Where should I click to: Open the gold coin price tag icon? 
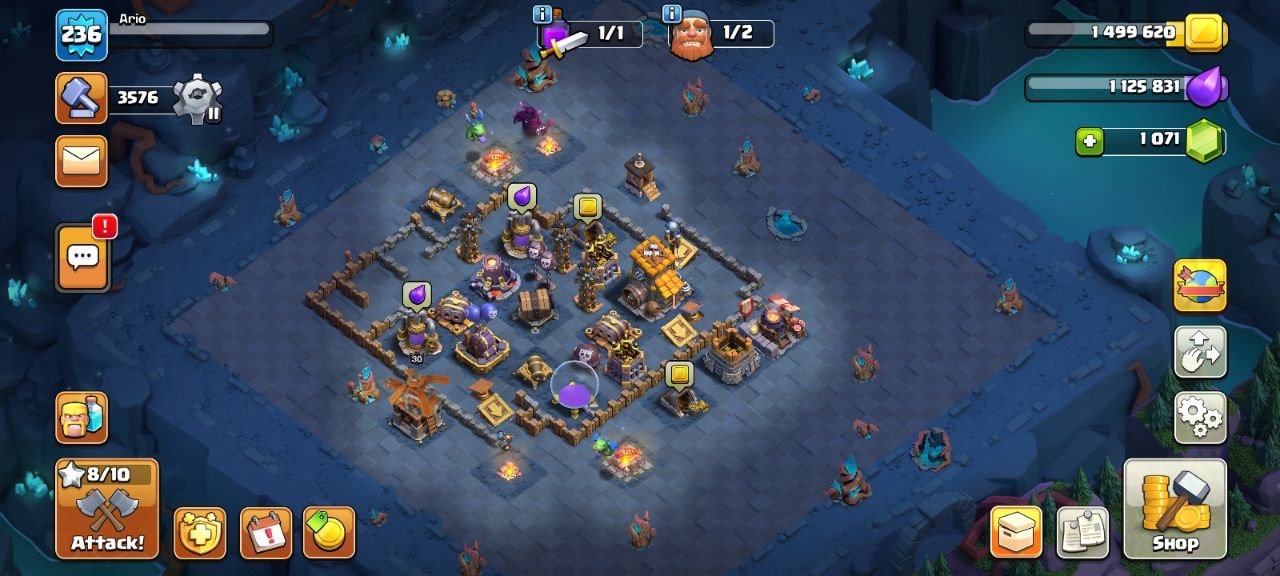tap(329, 532)
